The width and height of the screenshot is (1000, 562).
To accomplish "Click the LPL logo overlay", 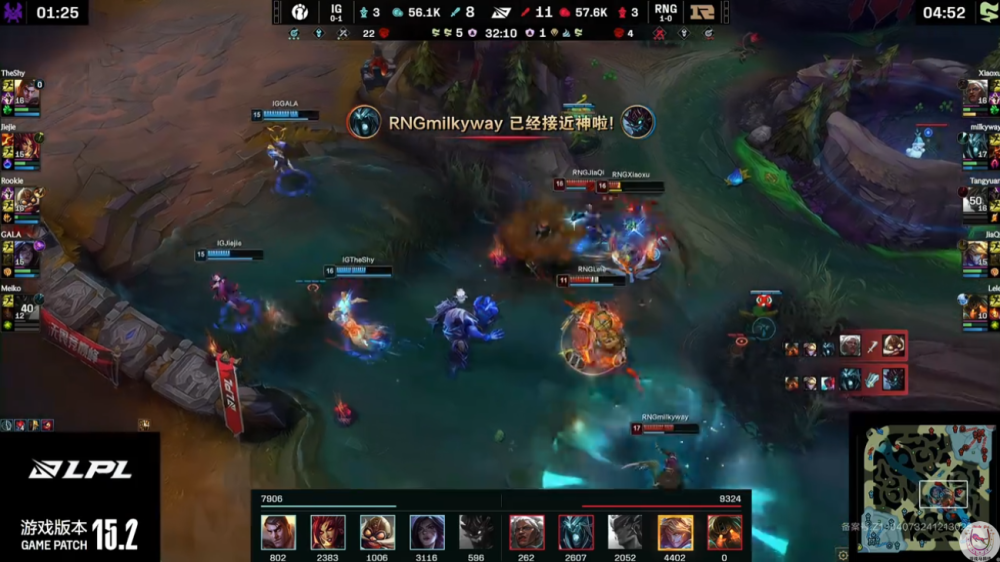I will [x=80, y=470].
